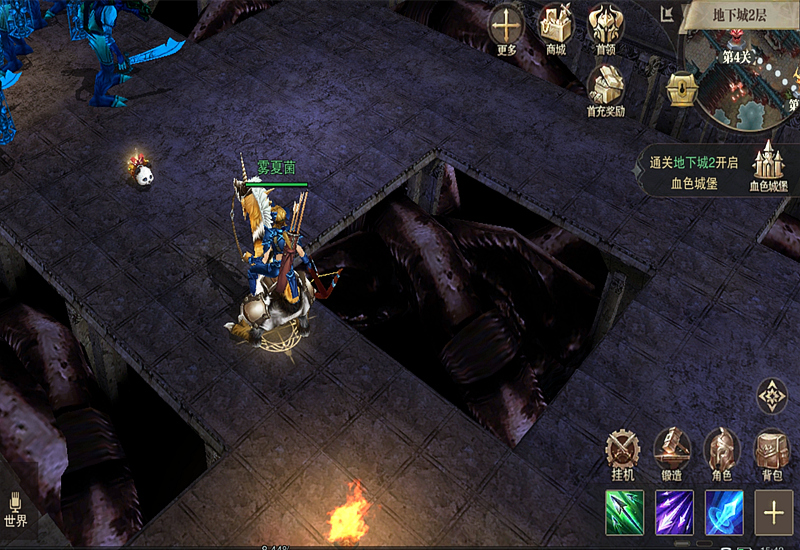Screen dimensions: 800x550
Task: Activate the green arrow skill
Action: pyautogui.click(x=624, y=513)
